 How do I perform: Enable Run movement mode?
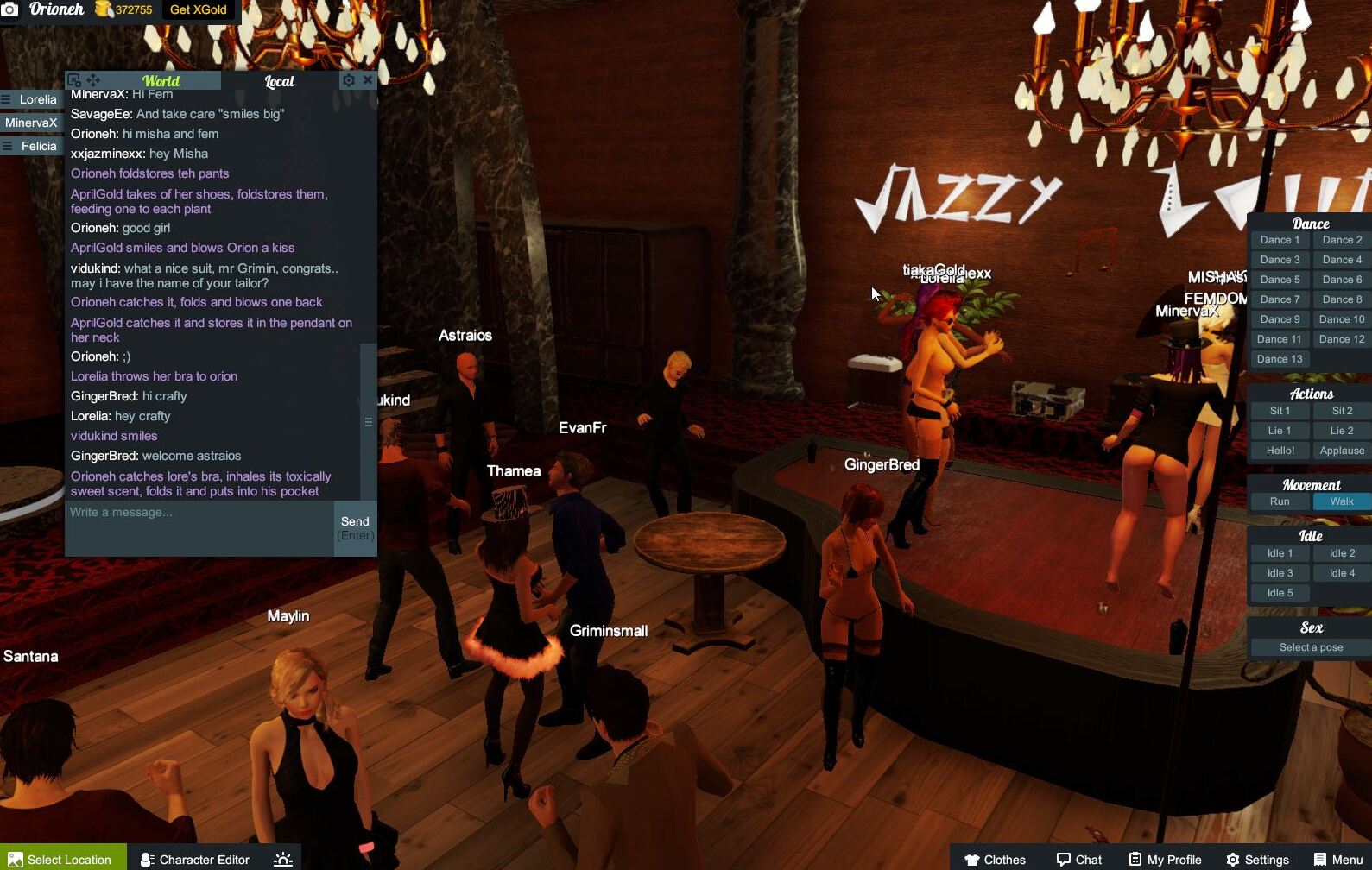point(1279,501)
